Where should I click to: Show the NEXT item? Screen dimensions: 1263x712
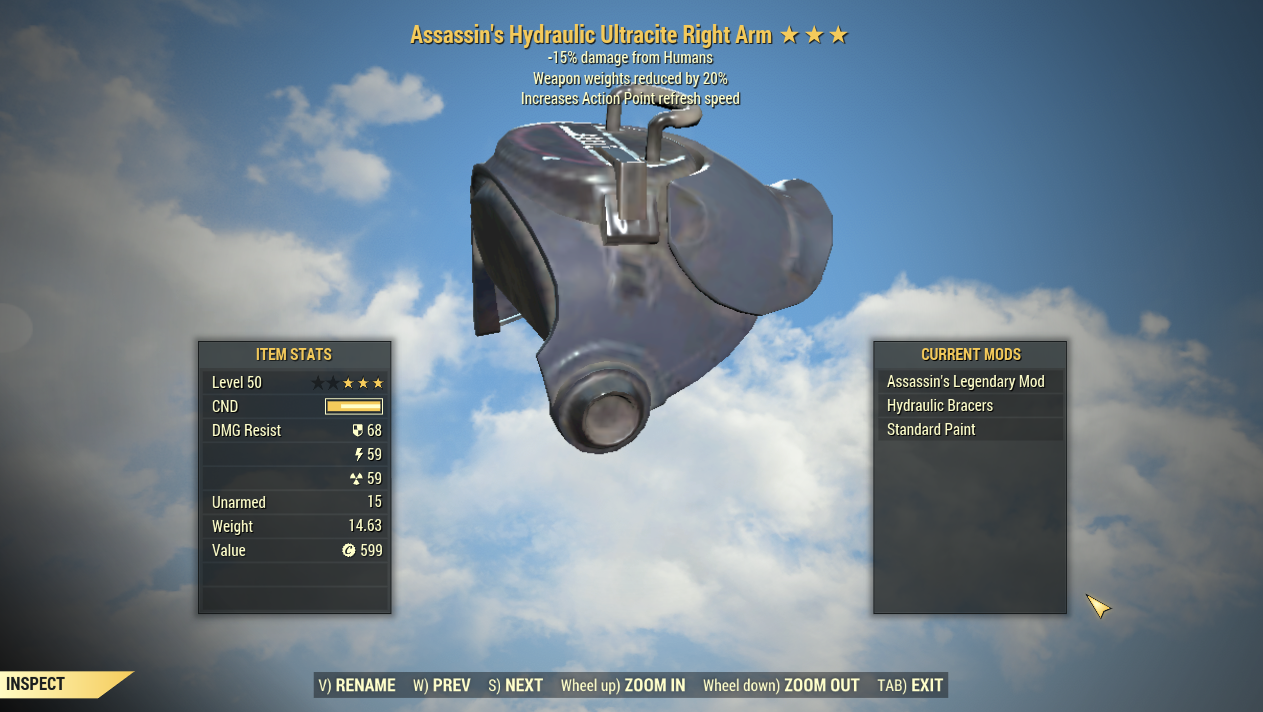[516, 685]
